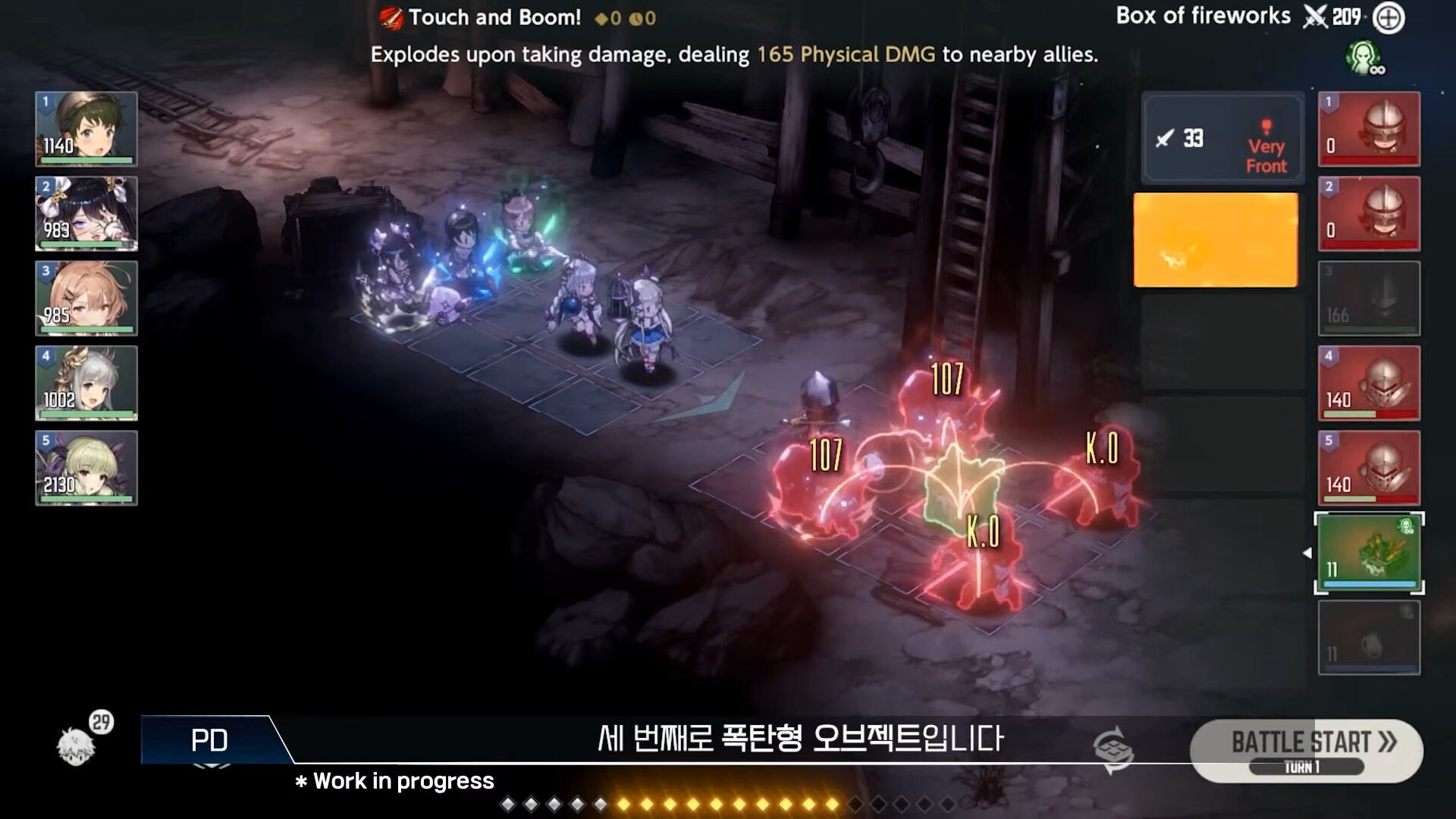Open the plus icon beside power 209
Image resolution: width=1456 pixels, height=819 pixels.
(1389, 18)
